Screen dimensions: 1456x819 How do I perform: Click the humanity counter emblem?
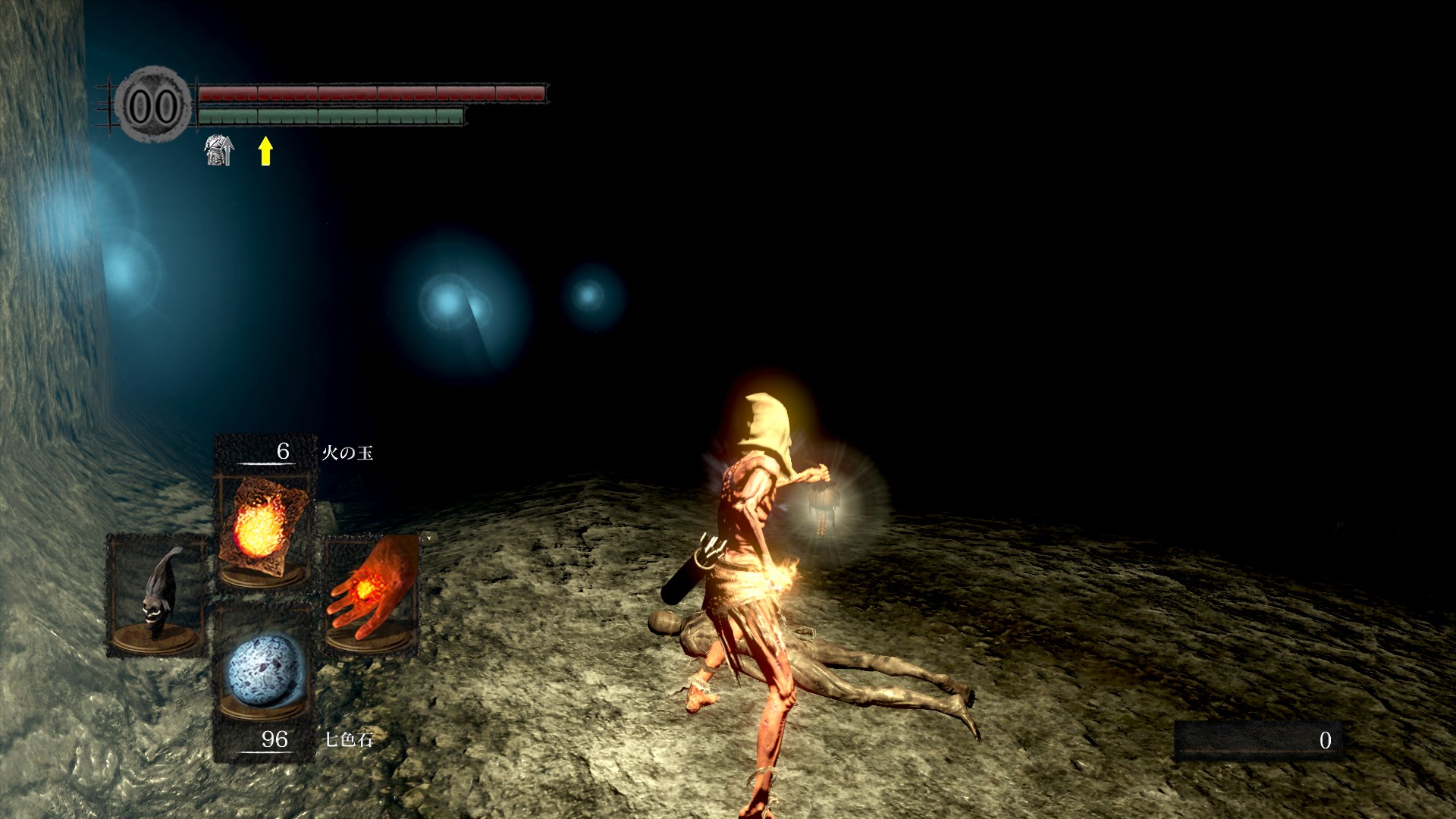coord(152,105)
